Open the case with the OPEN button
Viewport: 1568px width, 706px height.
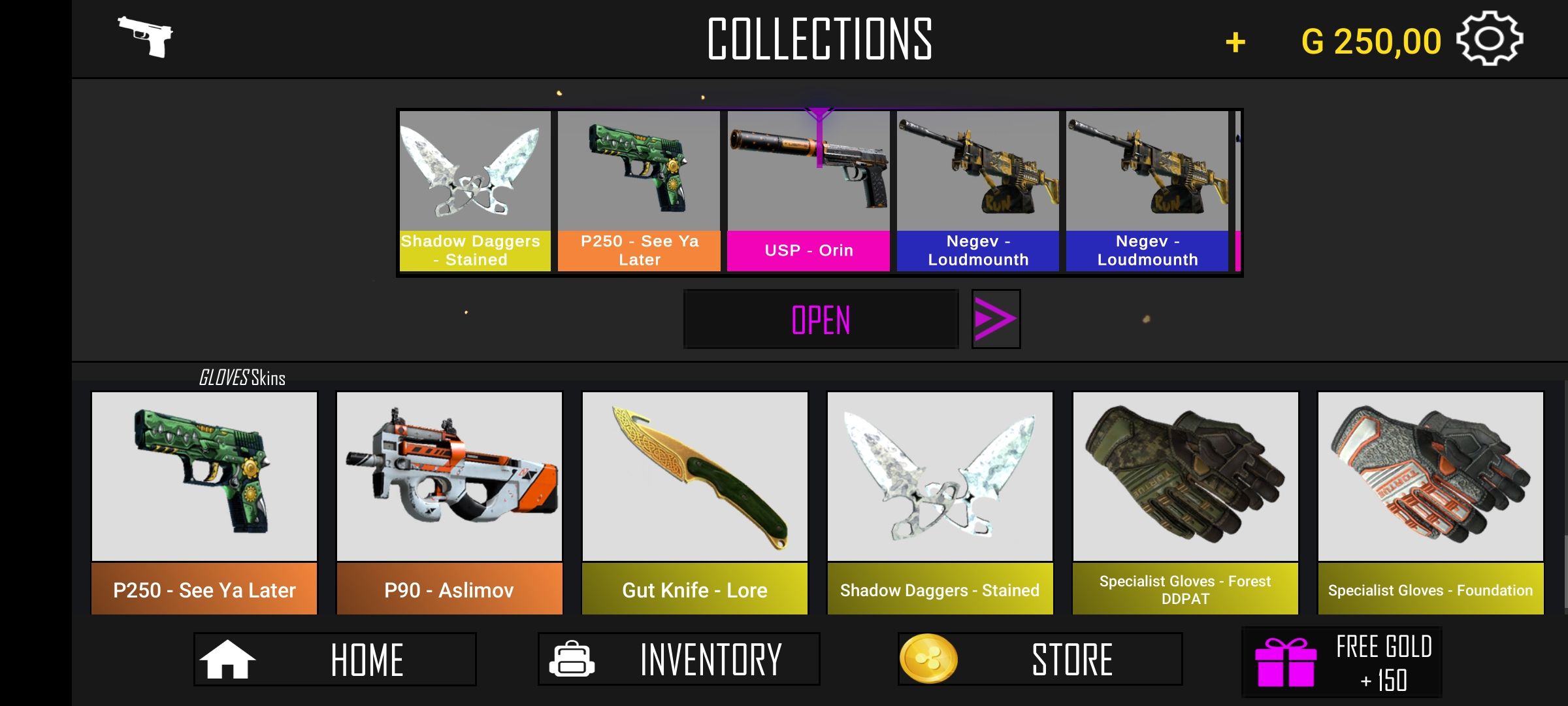pos(821,320)
